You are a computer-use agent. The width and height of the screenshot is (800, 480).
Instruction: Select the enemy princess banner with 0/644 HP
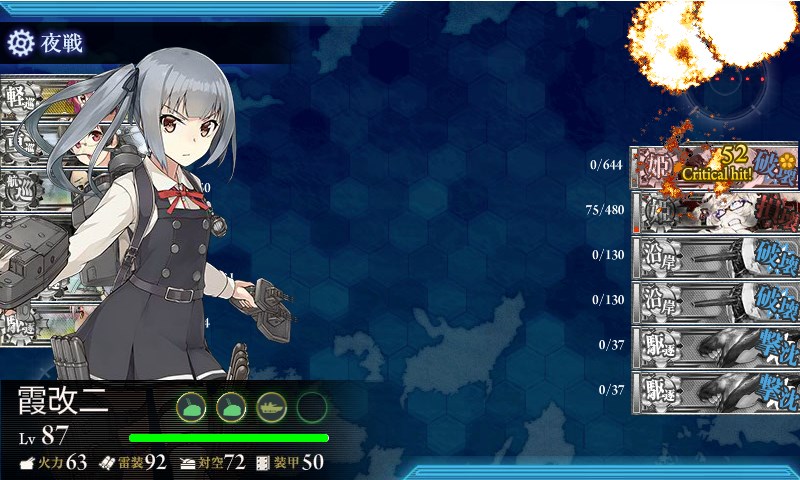[714, 166]
